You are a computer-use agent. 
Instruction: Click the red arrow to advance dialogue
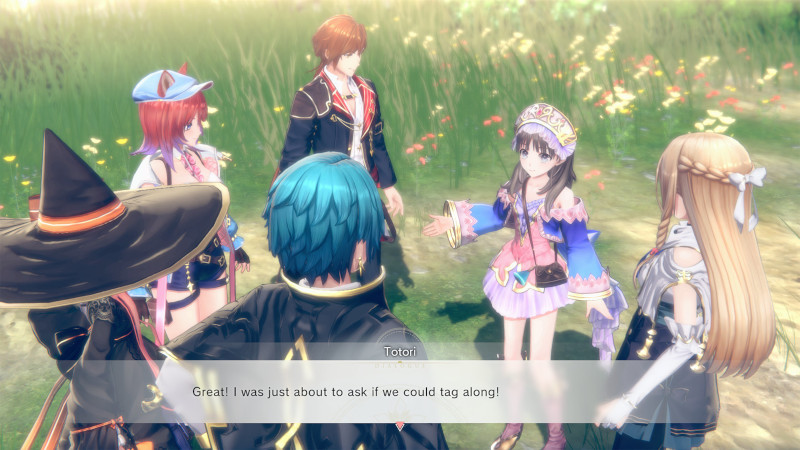pyautogui.click(x=400, y=426)
